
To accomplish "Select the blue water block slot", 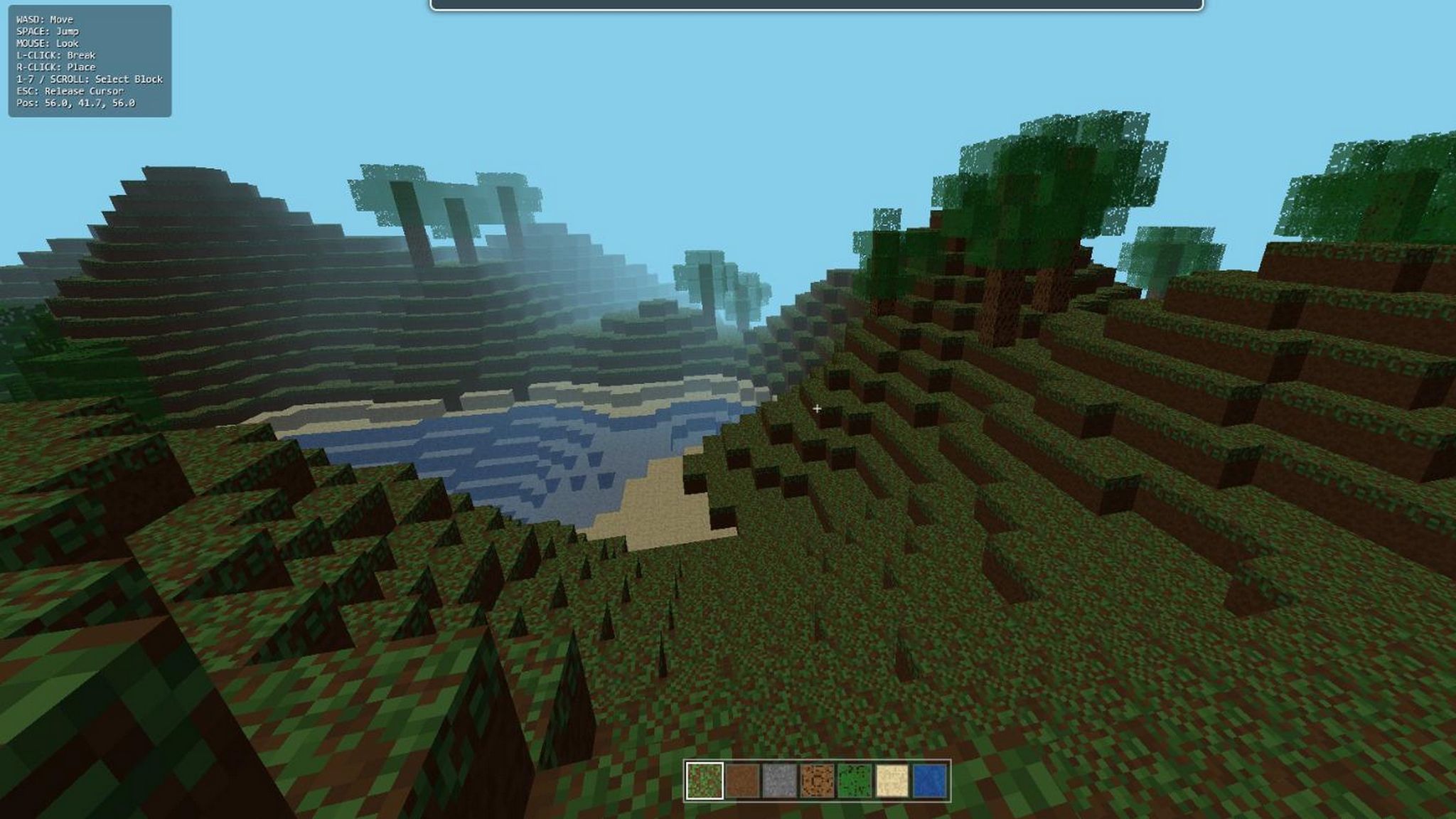I will tap(930, 781).
